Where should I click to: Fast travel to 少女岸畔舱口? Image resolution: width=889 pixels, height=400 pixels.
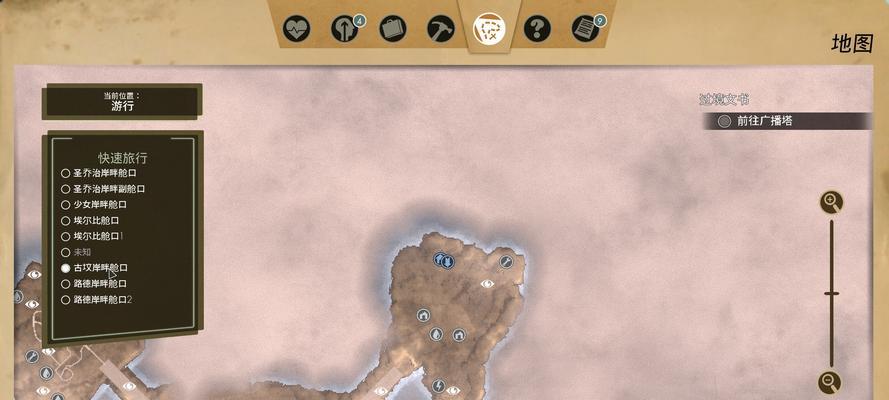66,205
